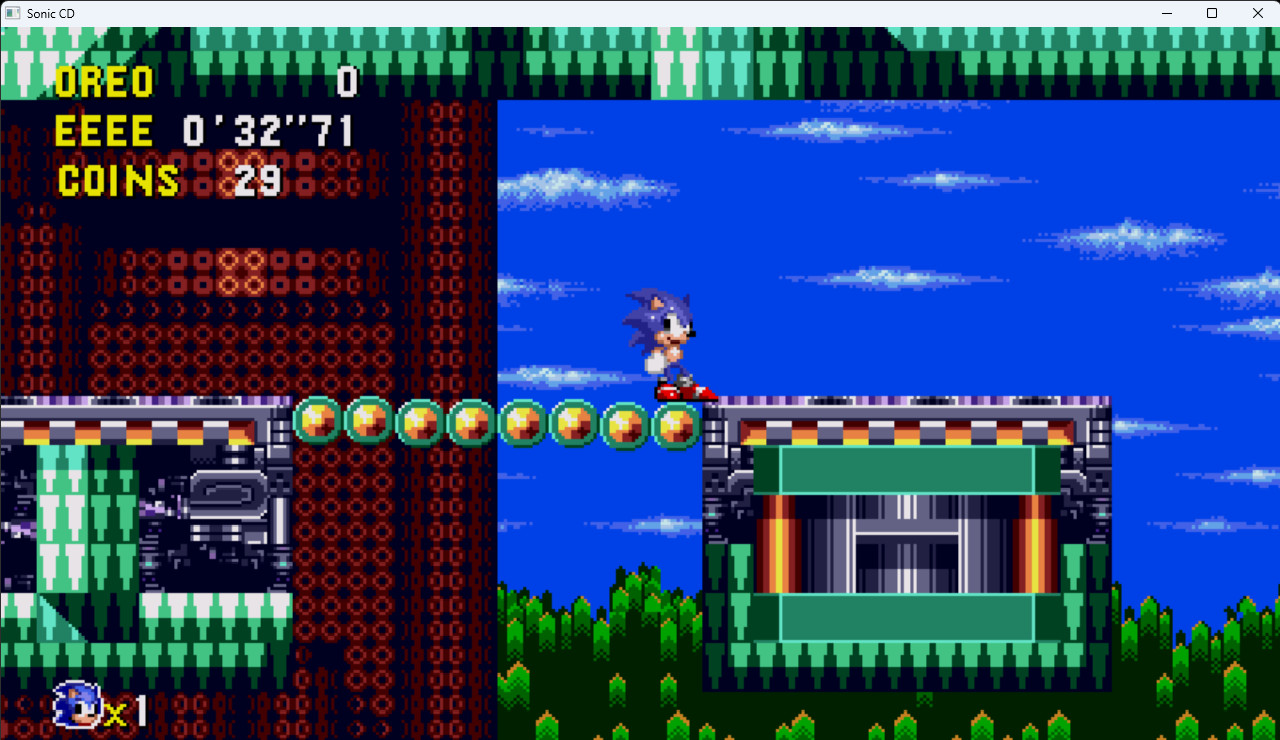The image size is (1280, 740).
Task: Click the Sonic CD icon in the title bar
Action: [x=14, y=13]
